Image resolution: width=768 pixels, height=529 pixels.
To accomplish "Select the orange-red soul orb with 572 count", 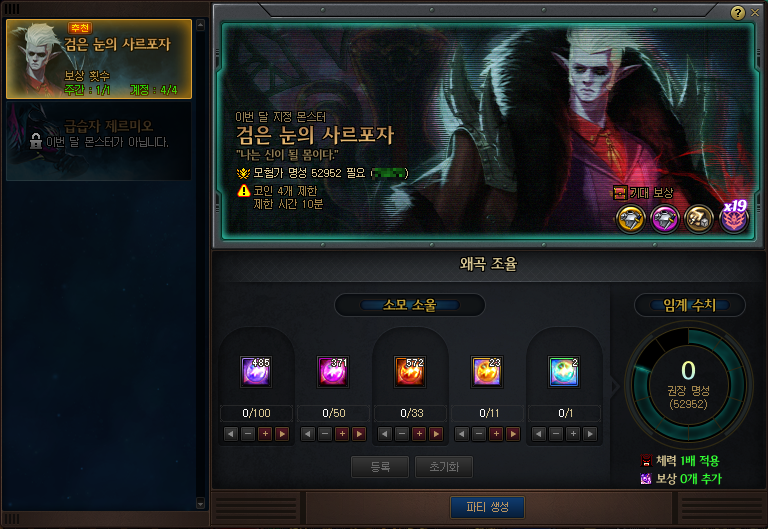I will pos(410,371).
